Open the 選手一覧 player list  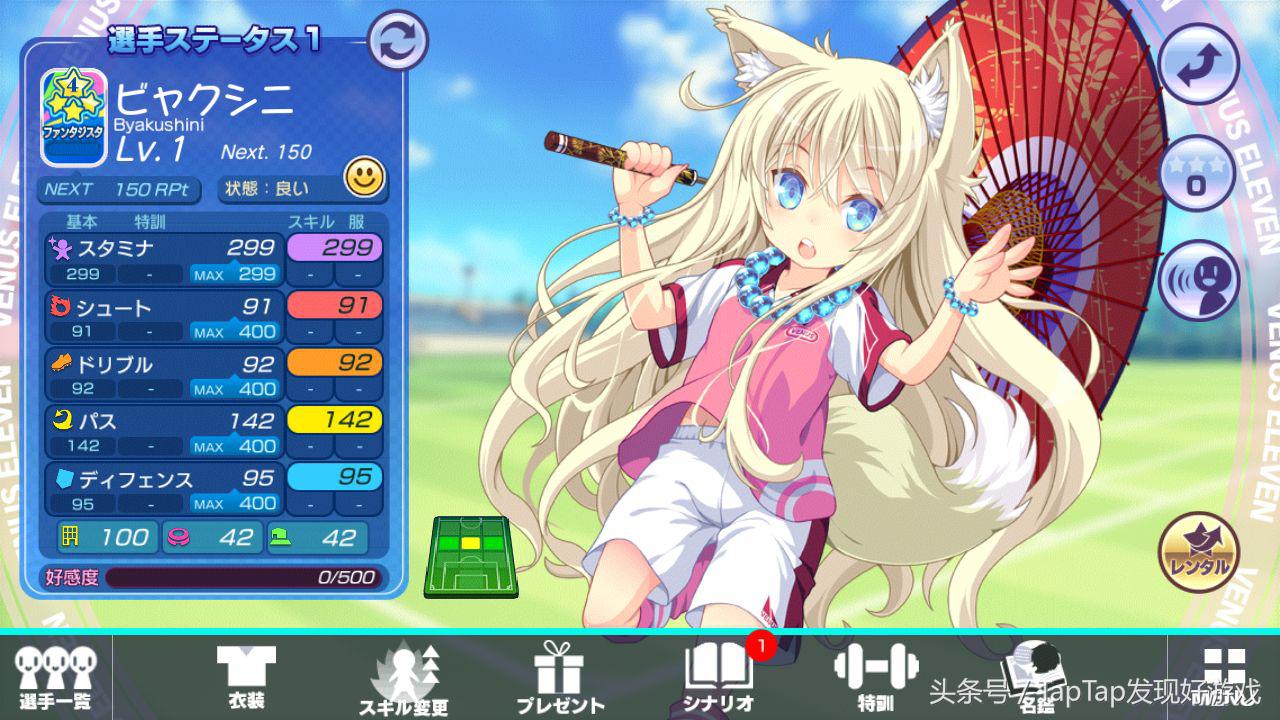[x=55, y=678]
